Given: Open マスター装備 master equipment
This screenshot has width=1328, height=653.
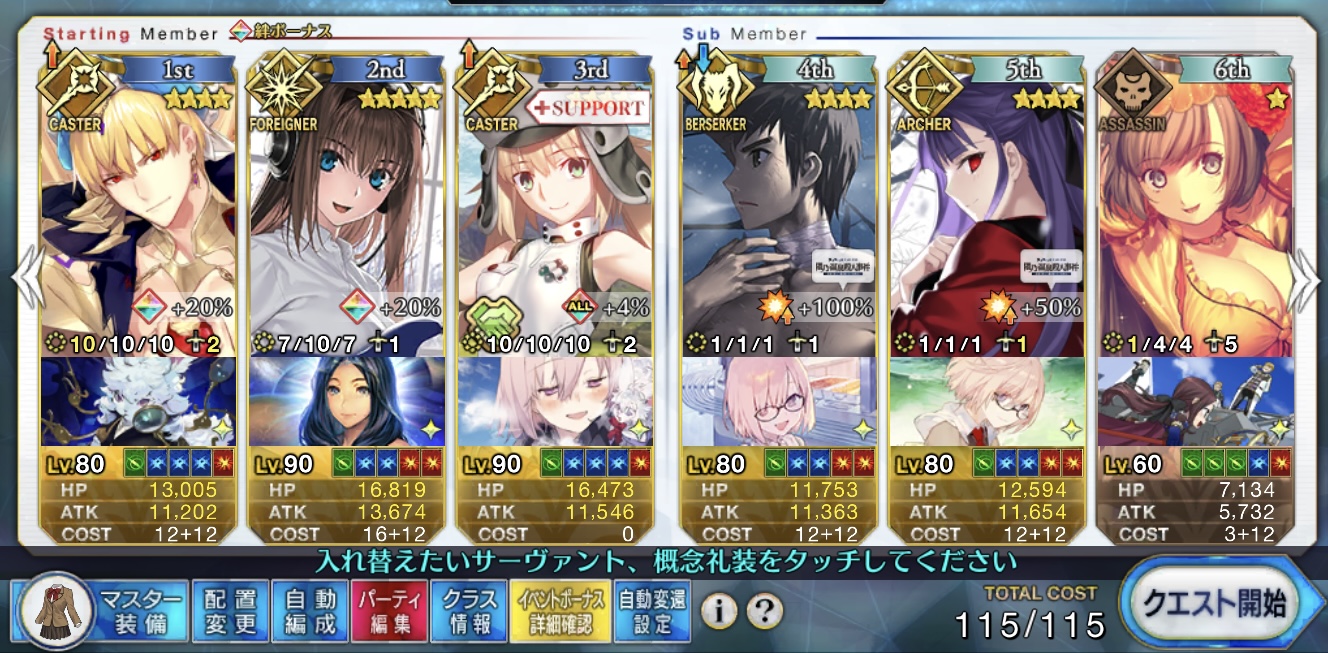Looking at the screenshot, I should [x=100, y=610].
